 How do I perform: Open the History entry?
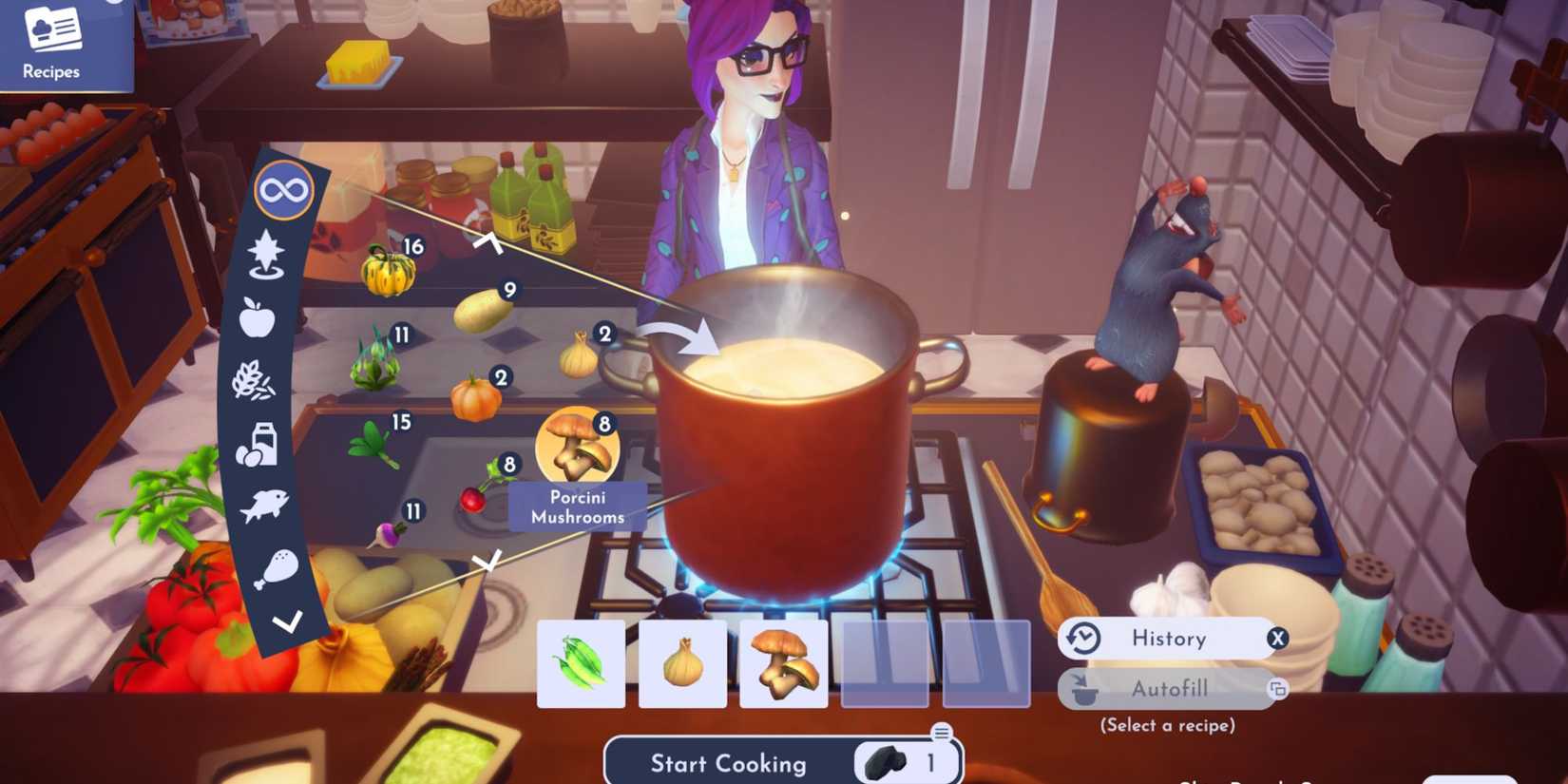point(1169,638)
